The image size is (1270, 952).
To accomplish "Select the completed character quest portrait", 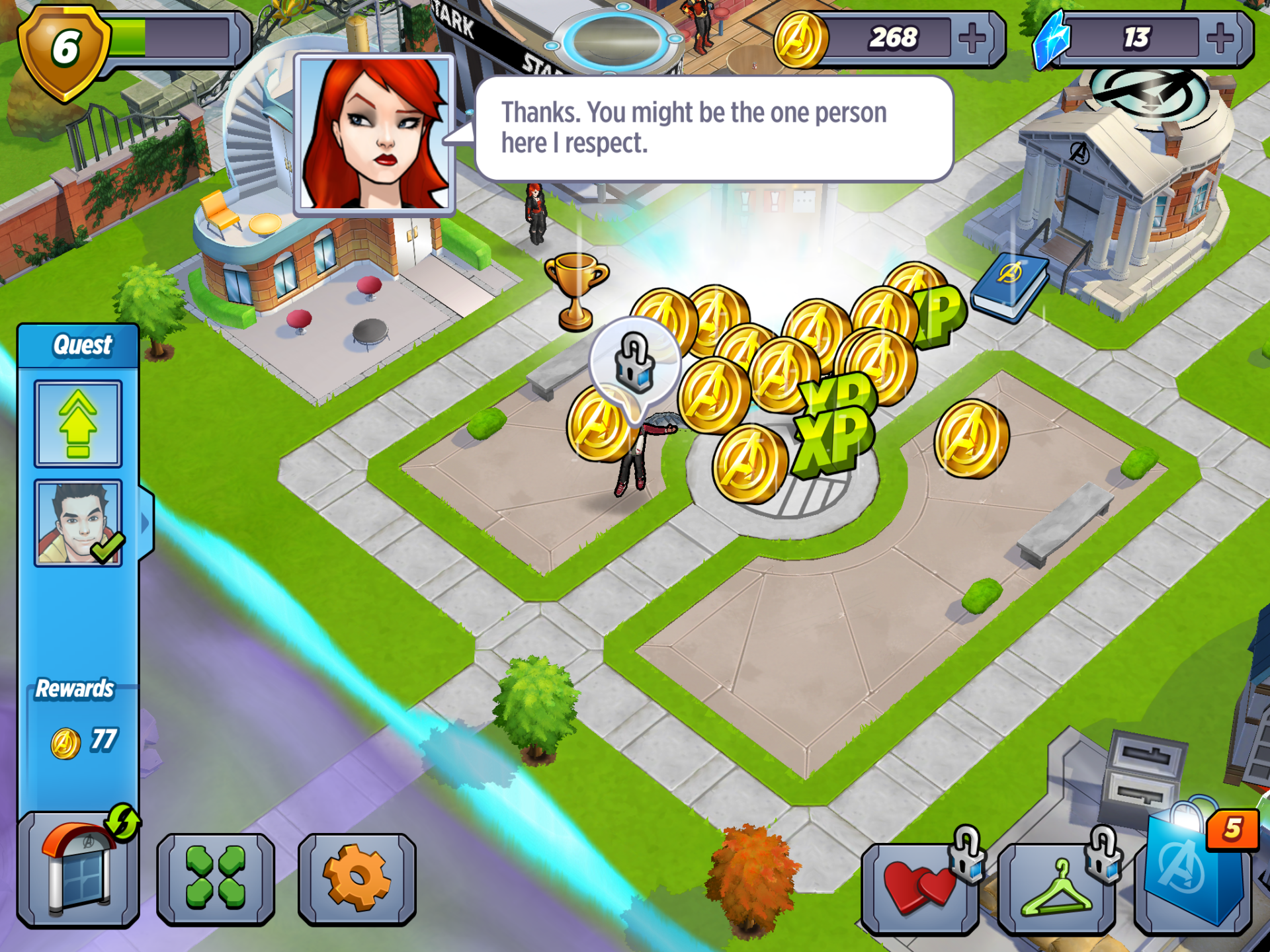I will (78, 523).
